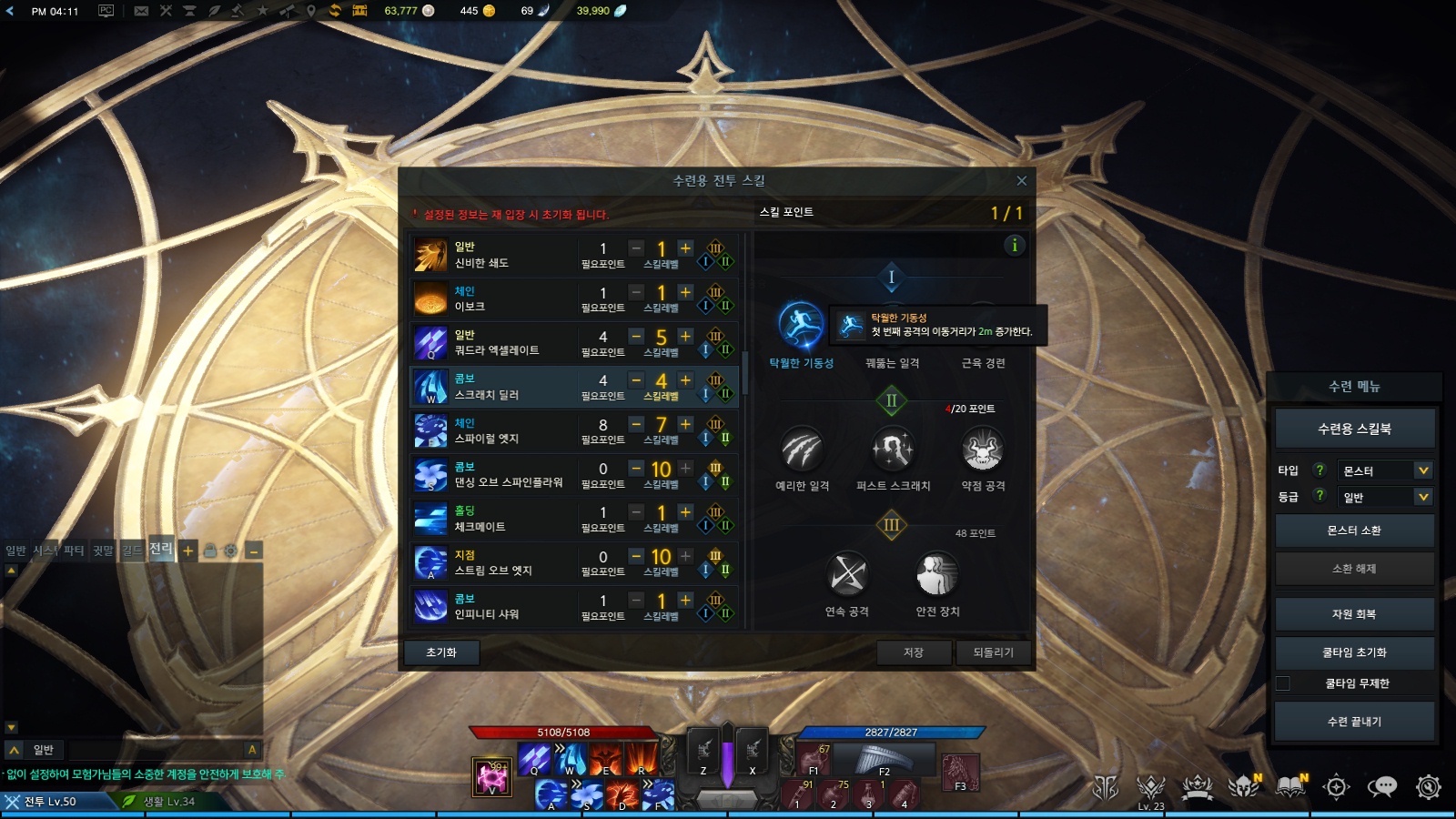1456x819 pixels.
Task: Choose the 퍼스트 스크래치 tripod
Action: 893,450
